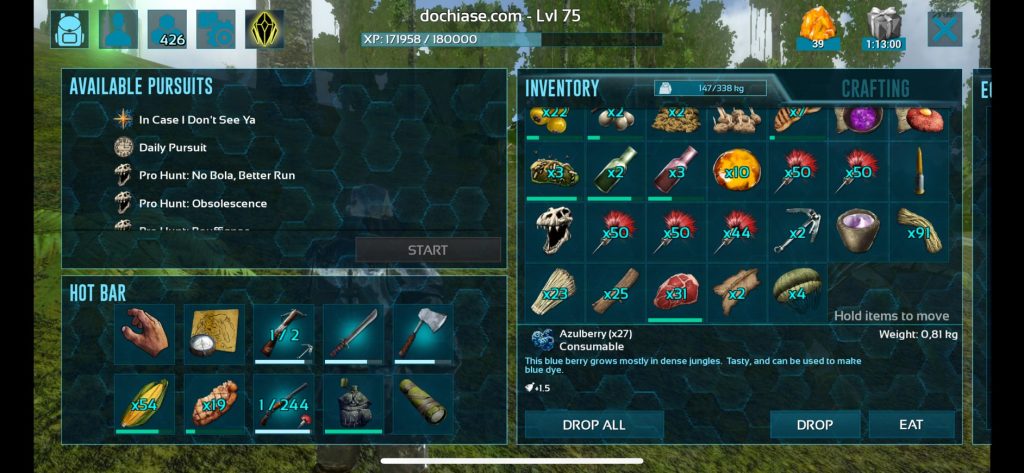Select the raw meat stack x31
The image size is (1024, 473).
coord(675,291)
